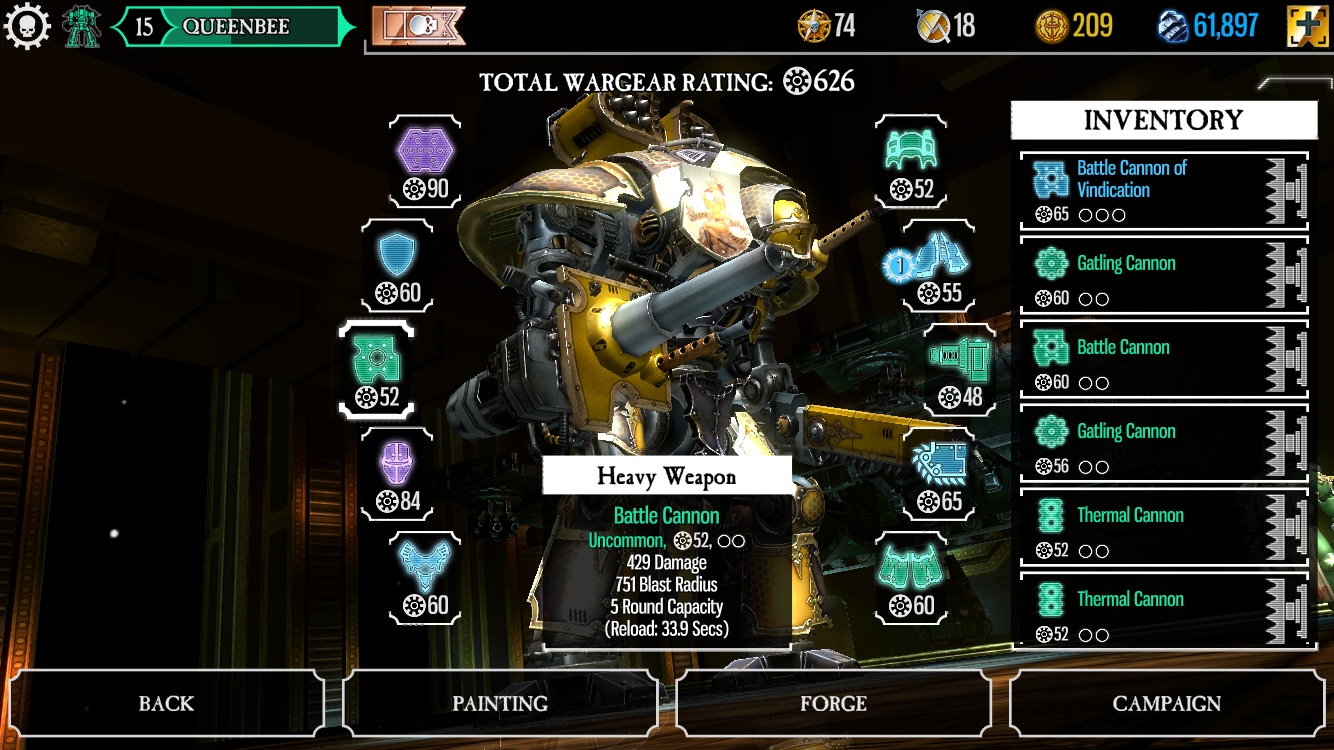Open the skull banner icon in top bar
The height and width of the screenshot is (750, 1334).
pos(418,26)
